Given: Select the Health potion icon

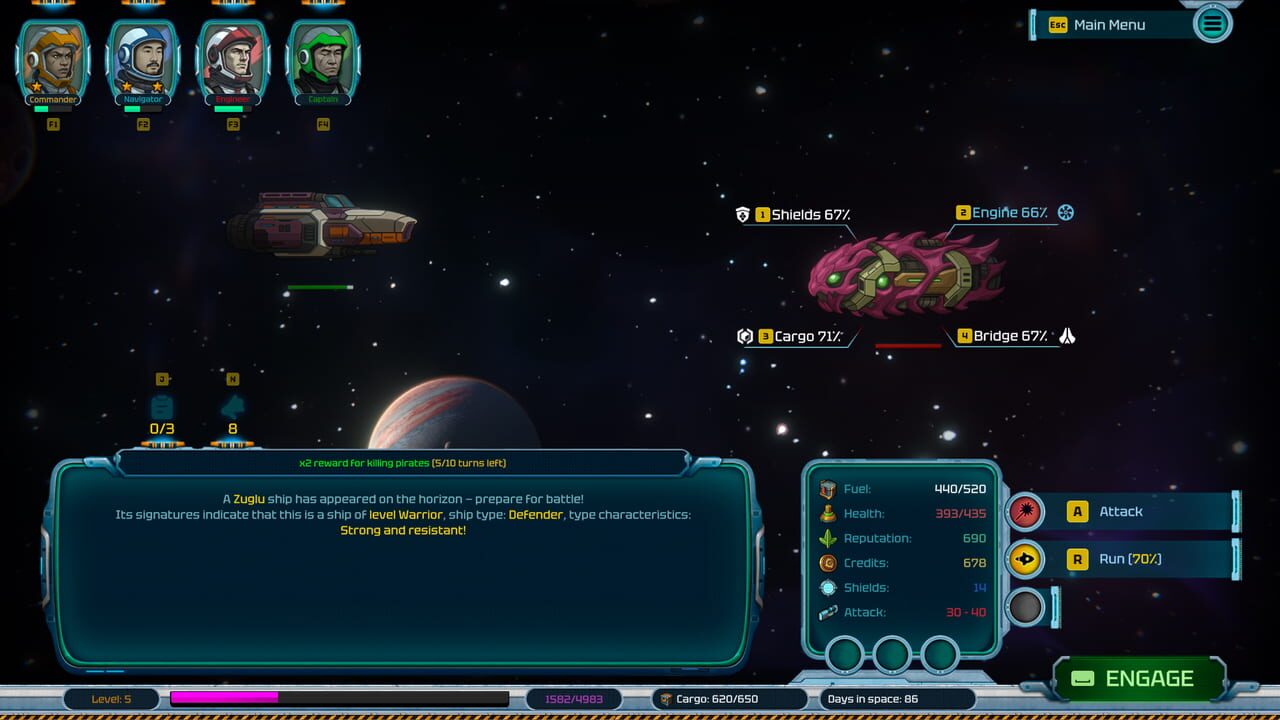Looking at the screenshot, I should click(x=826, y=514).
